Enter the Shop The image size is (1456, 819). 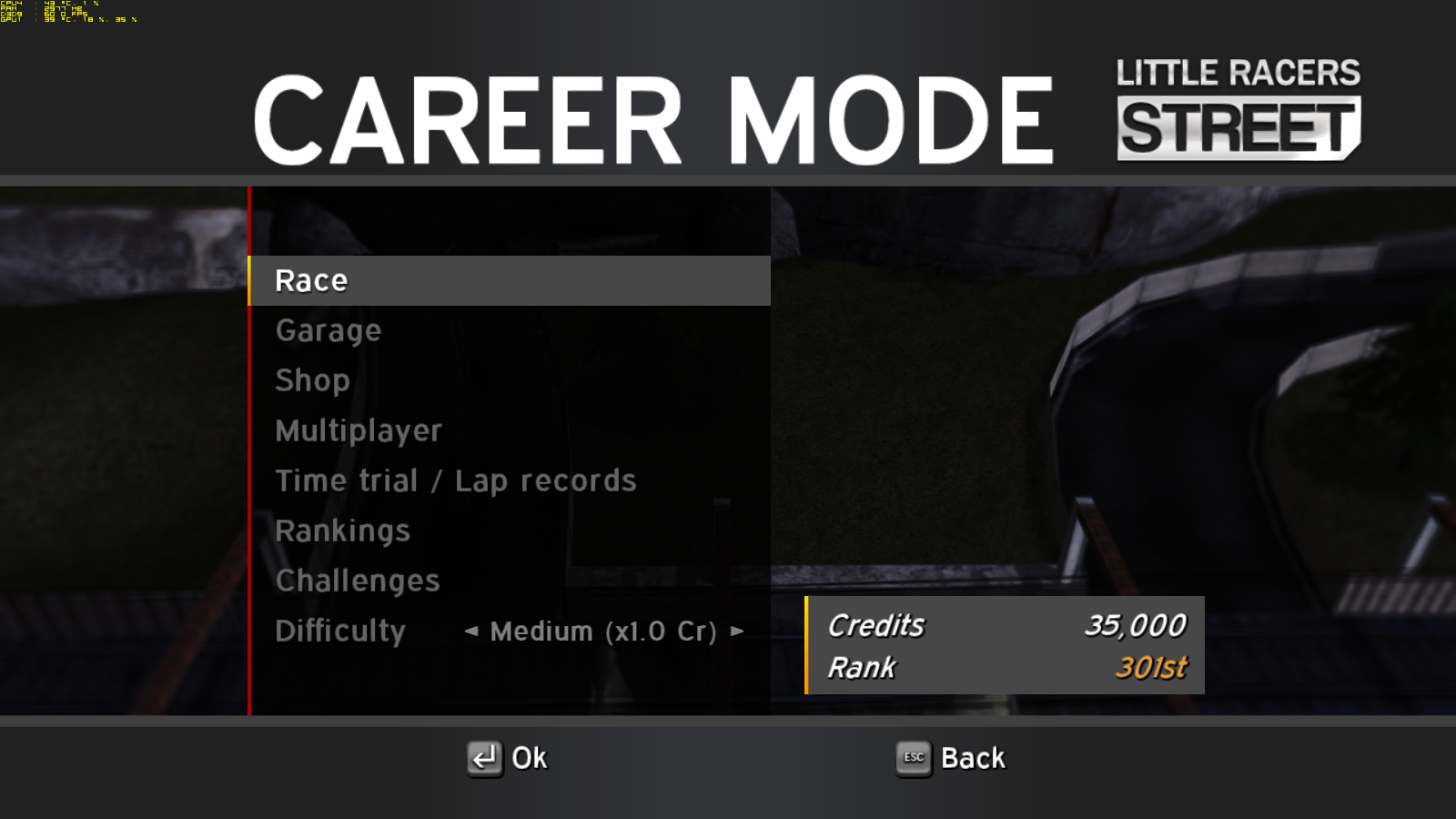click(x=312, y=380)
